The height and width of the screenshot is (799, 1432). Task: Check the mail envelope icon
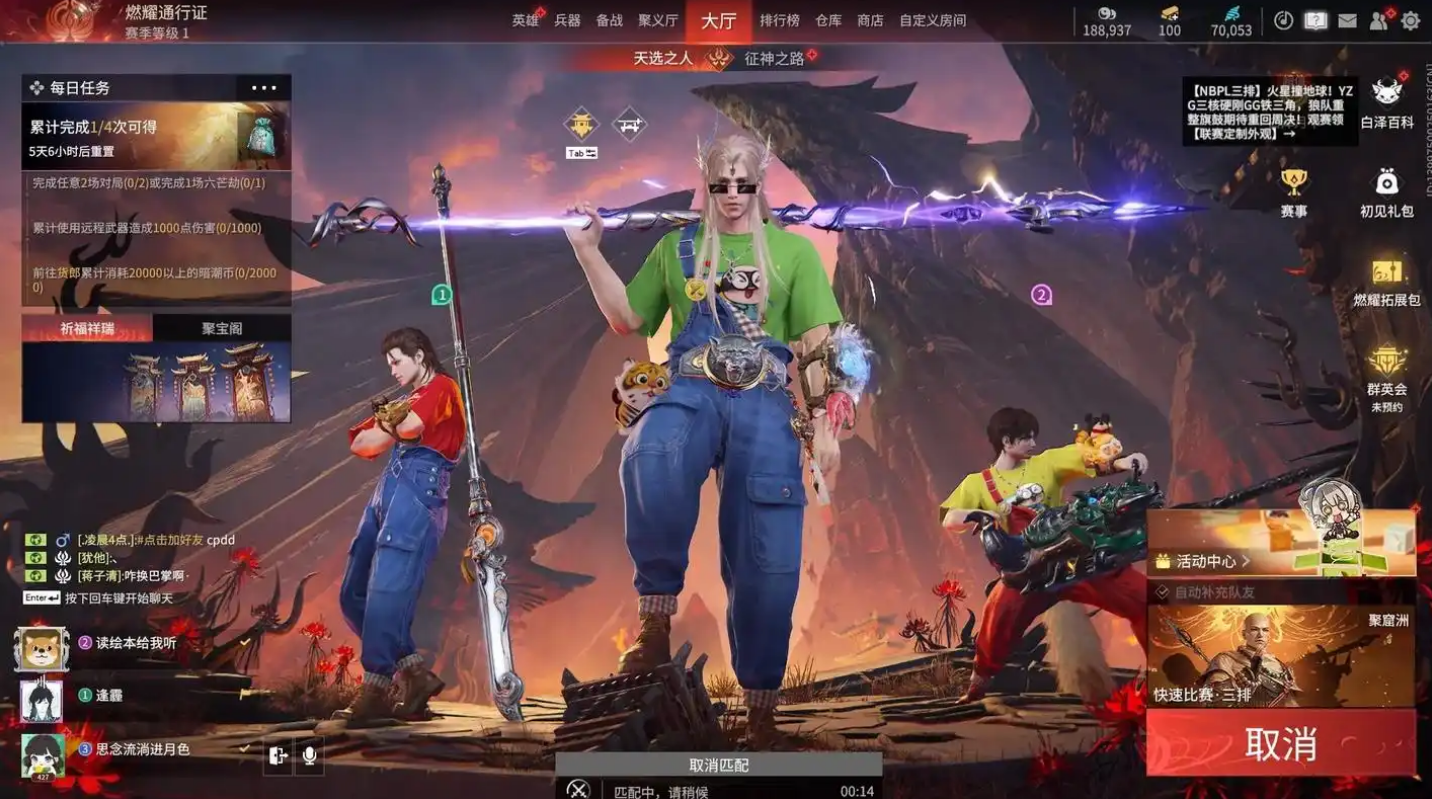point(1347,20)
